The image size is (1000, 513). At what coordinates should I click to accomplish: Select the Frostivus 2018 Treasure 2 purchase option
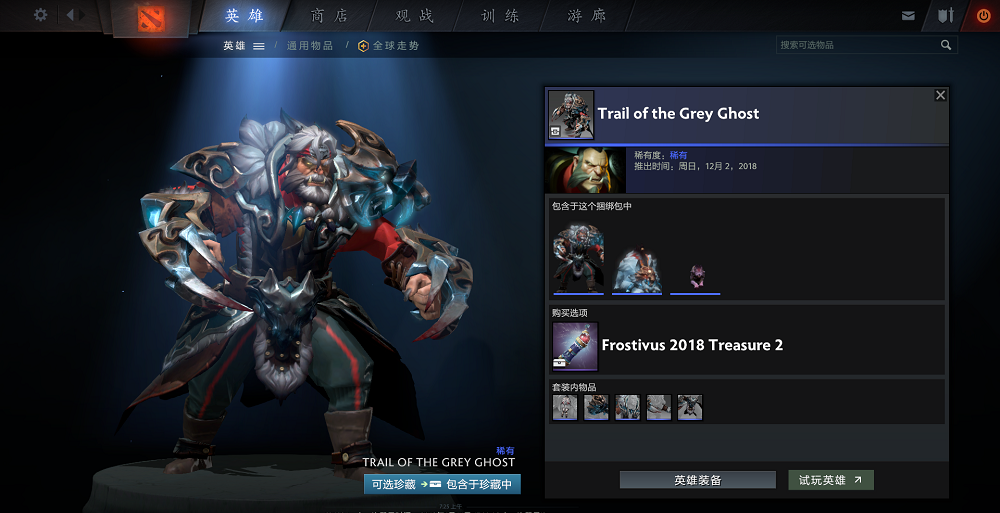(690, 345)
